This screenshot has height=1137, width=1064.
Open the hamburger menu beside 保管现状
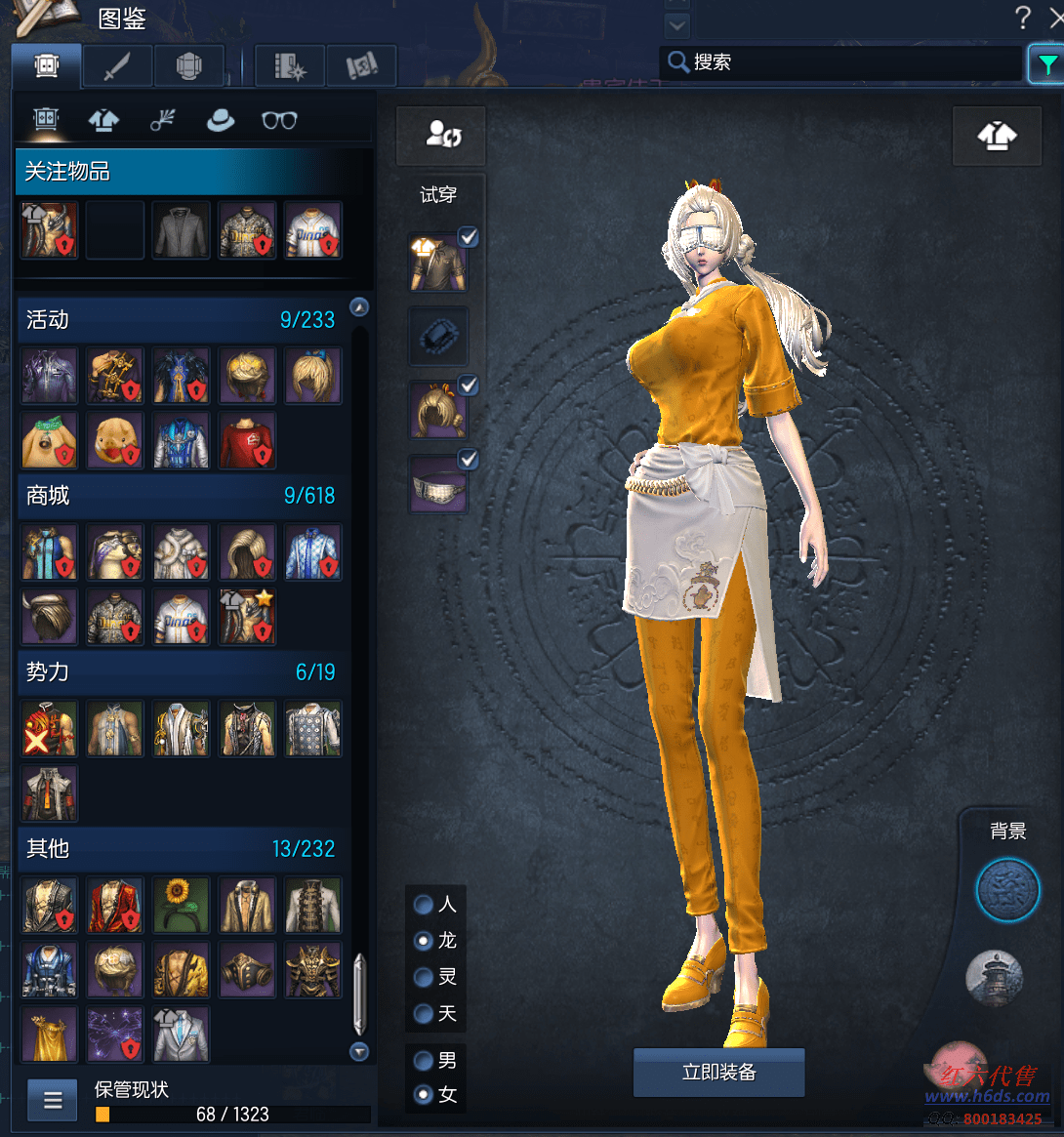pyautogui.click(x=53, y=1101)
